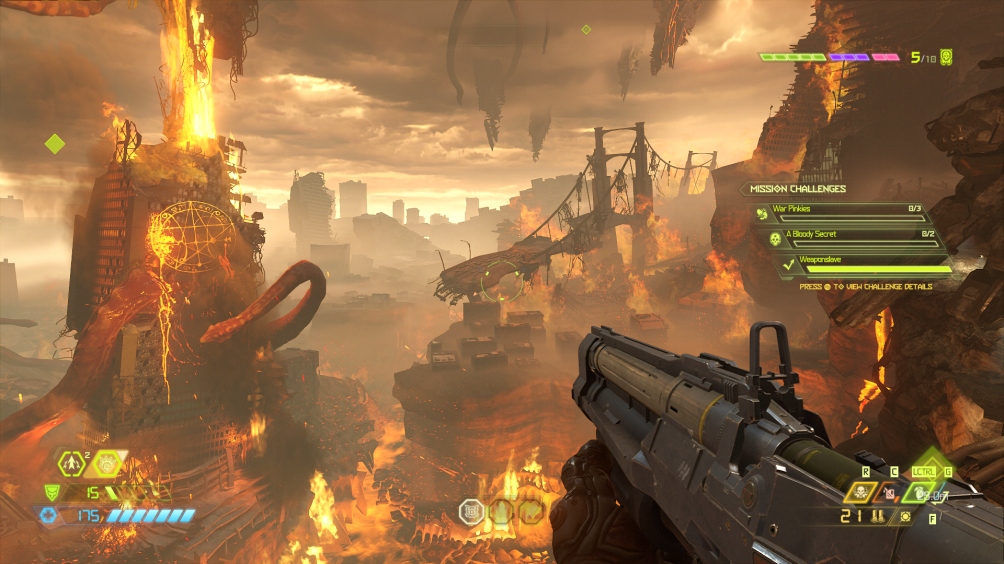1004x564 pixels.
Task: Click the blue health cross icon
Action: click(x=48, y=515)
